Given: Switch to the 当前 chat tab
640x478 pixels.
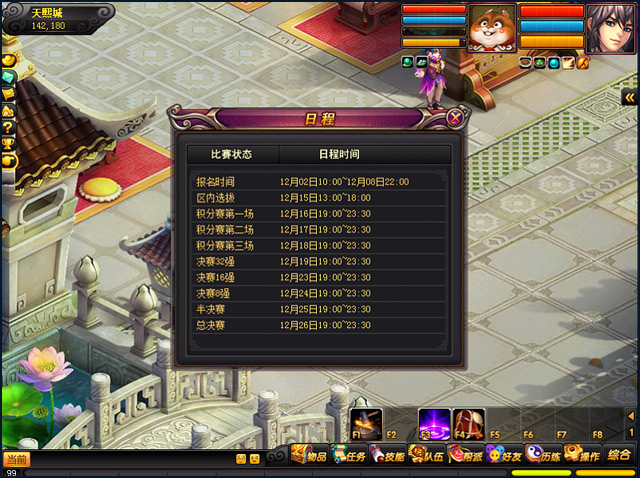Looking at the screenshot, I should [x=16, y=460].
